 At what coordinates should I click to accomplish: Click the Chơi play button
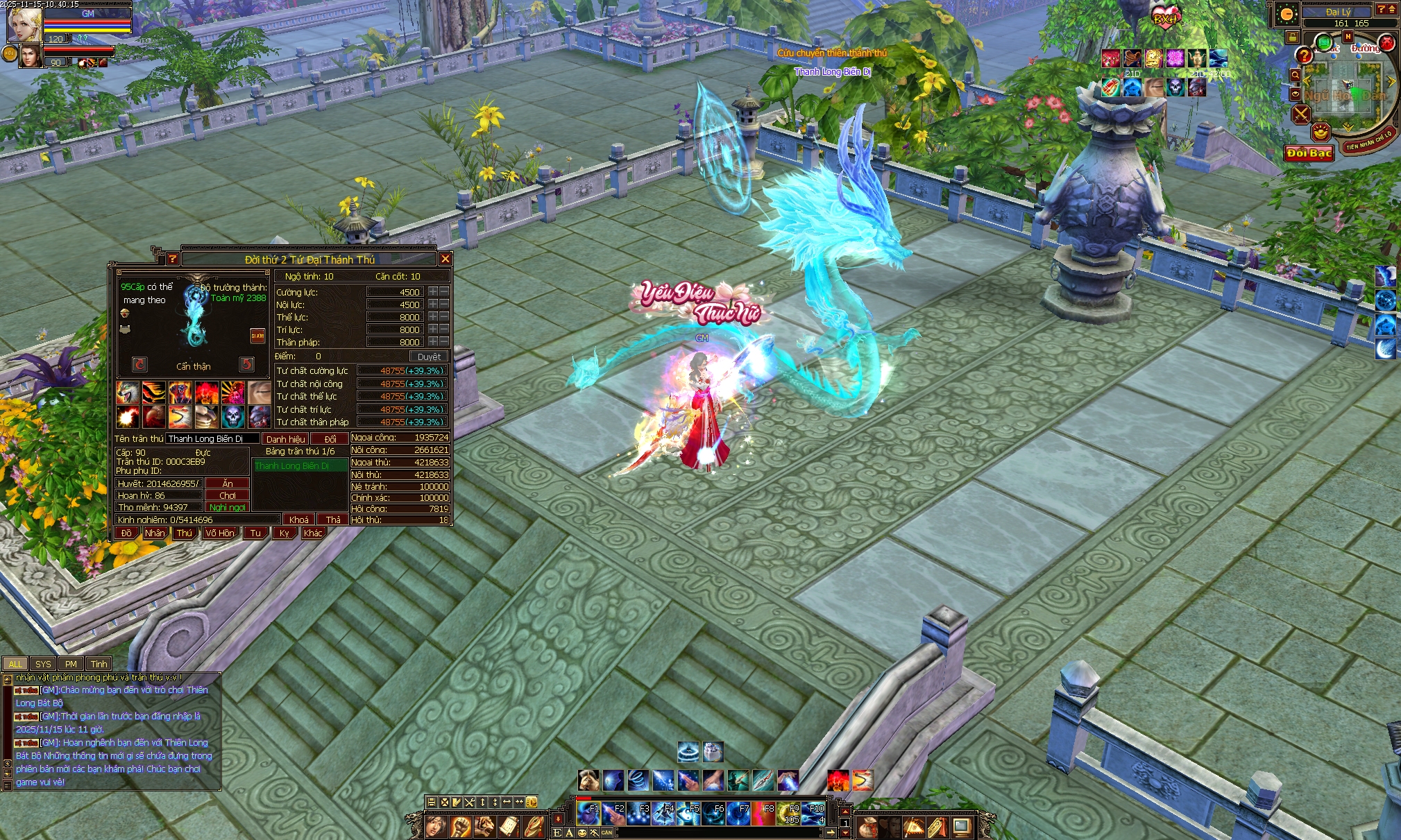[x=228, y=495]
